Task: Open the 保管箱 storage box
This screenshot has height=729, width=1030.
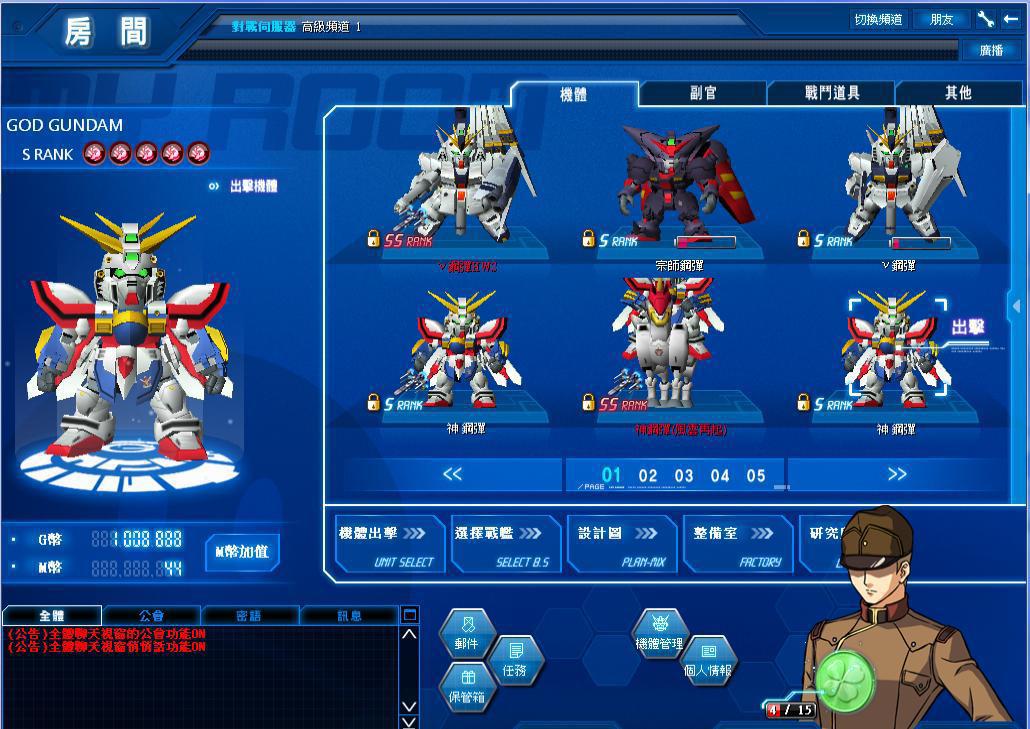Action: (467, 688)
